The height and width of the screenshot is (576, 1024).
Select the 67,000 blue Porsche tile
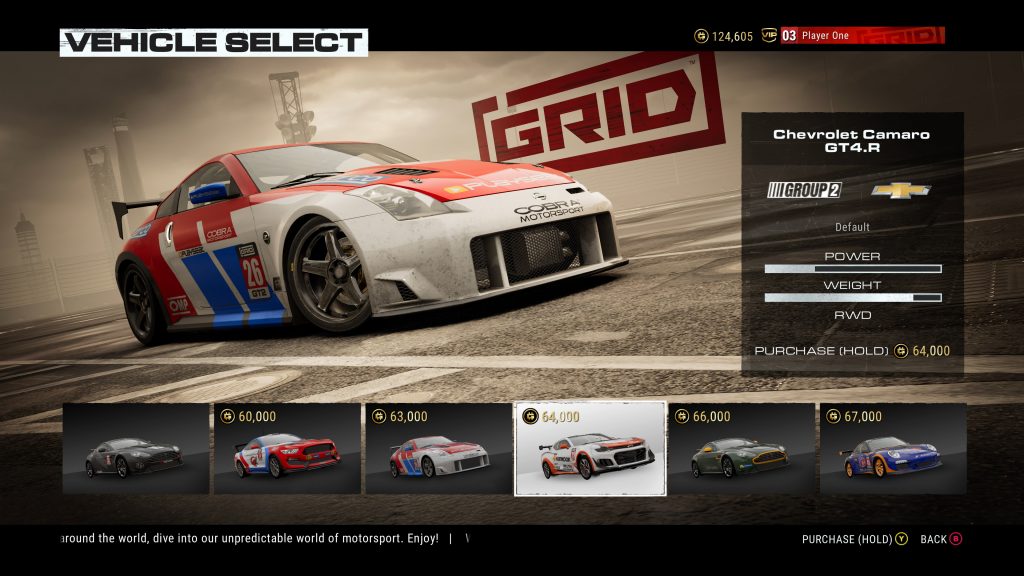tap(893, 448)
